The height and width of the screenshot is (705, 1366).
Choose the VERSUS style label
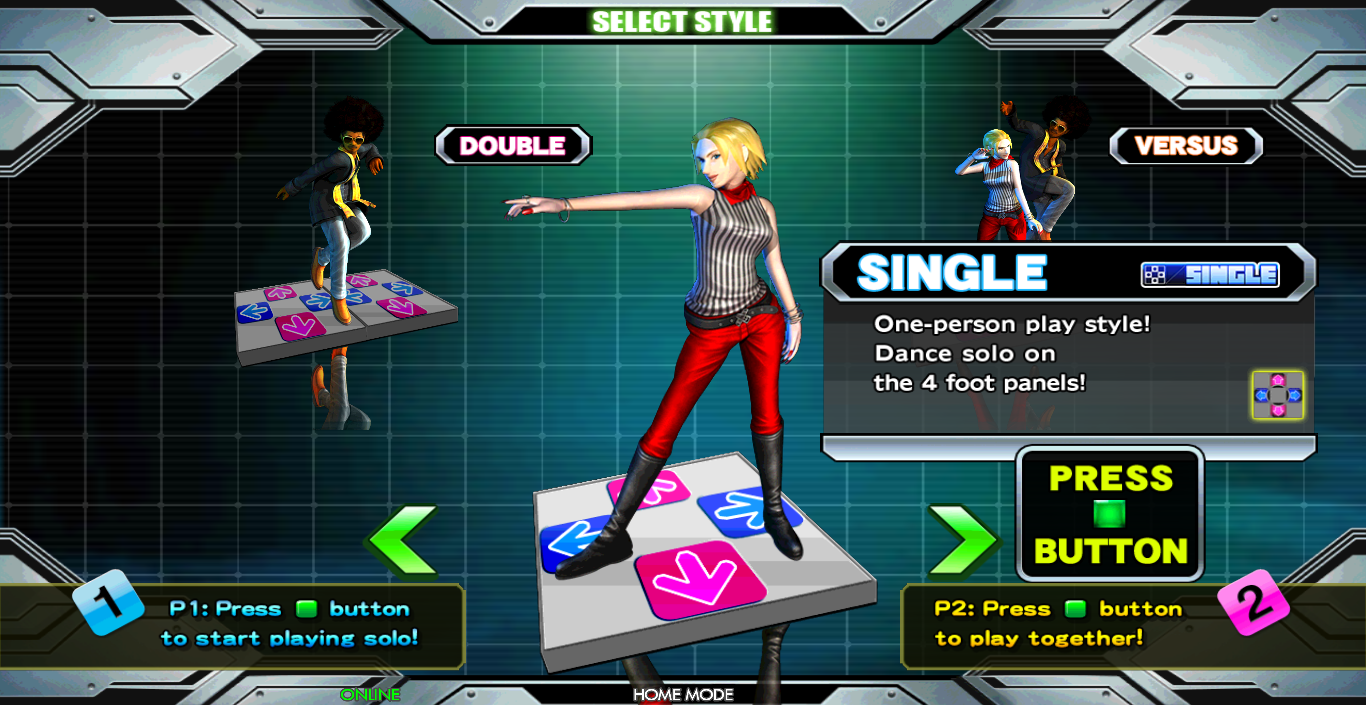[x=1186, y=146]
